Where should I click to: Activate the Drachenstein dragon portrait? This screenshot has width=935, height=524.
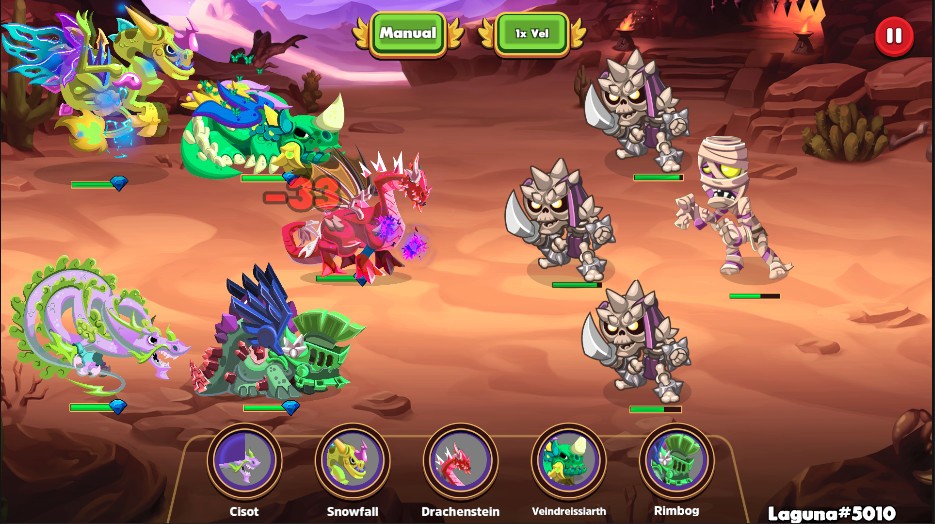click(x=460, y=460)
